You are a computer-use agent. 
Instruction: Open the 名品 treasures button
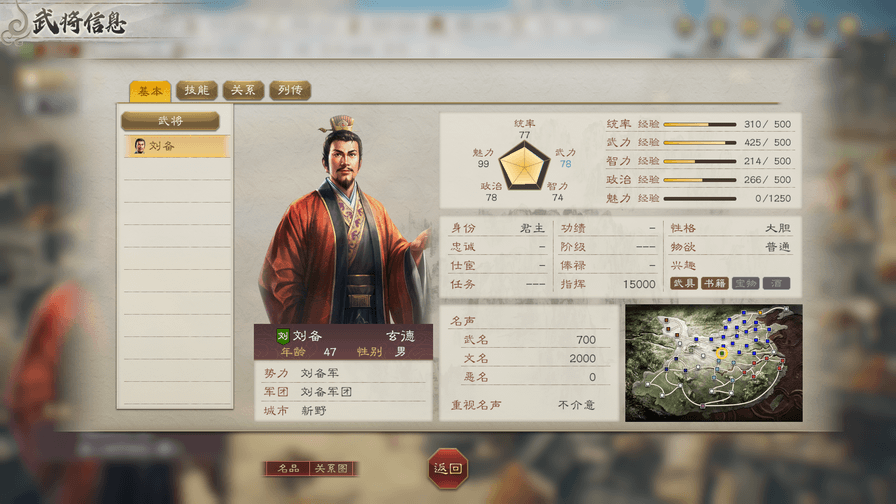[x=287, y=469]
